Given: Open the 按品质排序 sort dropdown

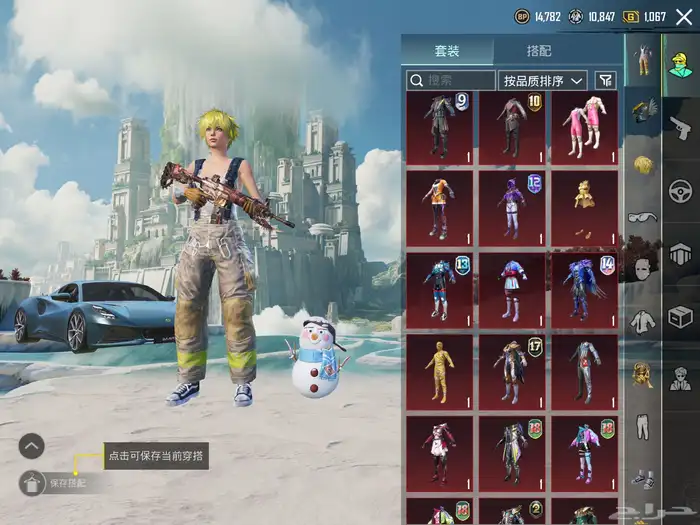Looking at the screenshot, I should [543, 80].
